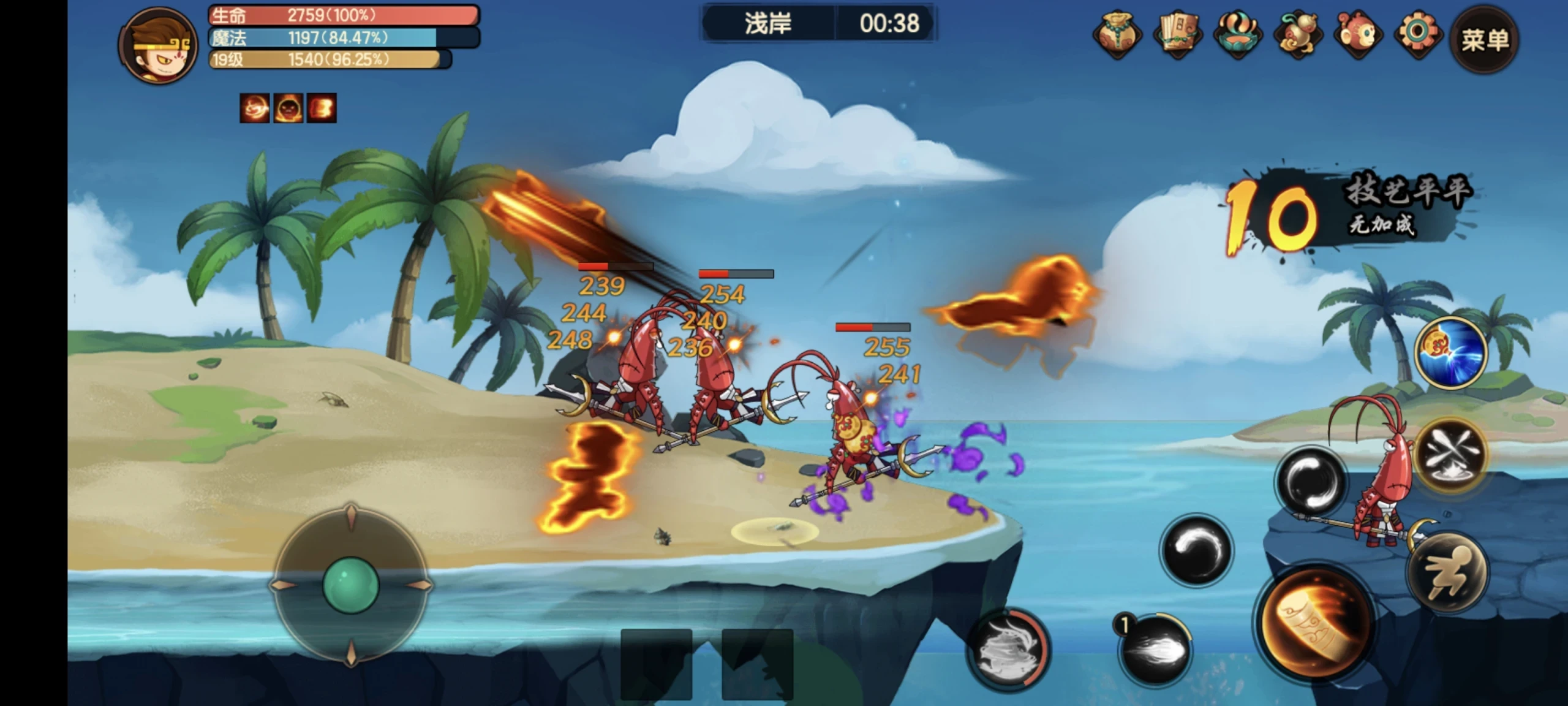Trigger the crossed staffs slam skill
Image resolution: width=1568 pixels, height=706 pixels.
click(1451, 454)
